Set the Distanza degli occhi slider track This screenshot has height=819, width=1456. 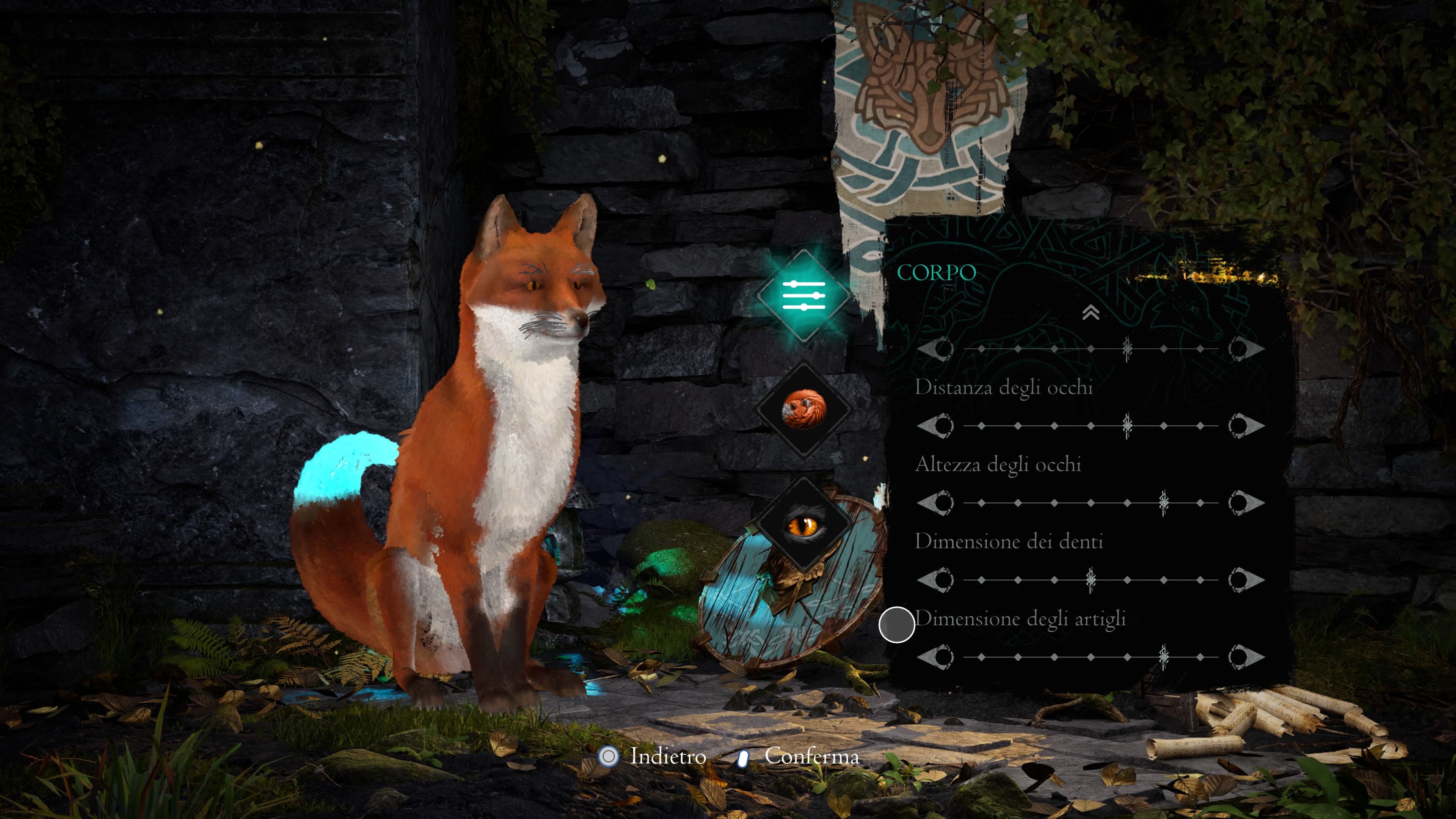pyautogui.click(x=1090, y=425)
